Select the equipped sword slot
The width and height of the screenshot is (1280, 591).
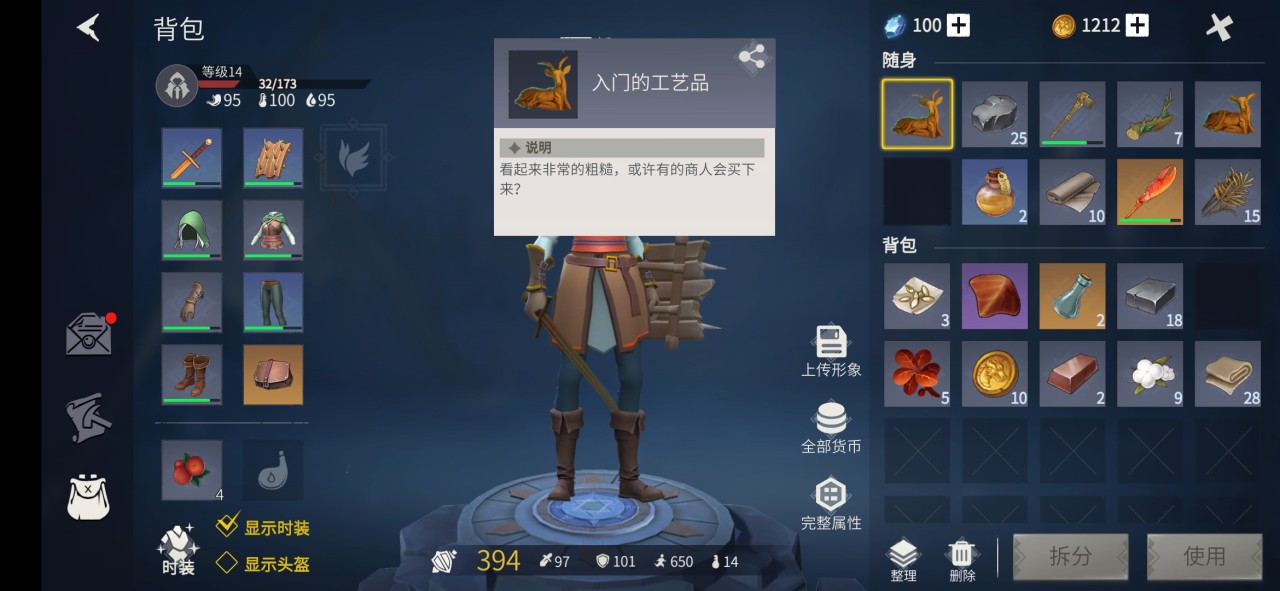pyautogui.click(x=192, y=158)
